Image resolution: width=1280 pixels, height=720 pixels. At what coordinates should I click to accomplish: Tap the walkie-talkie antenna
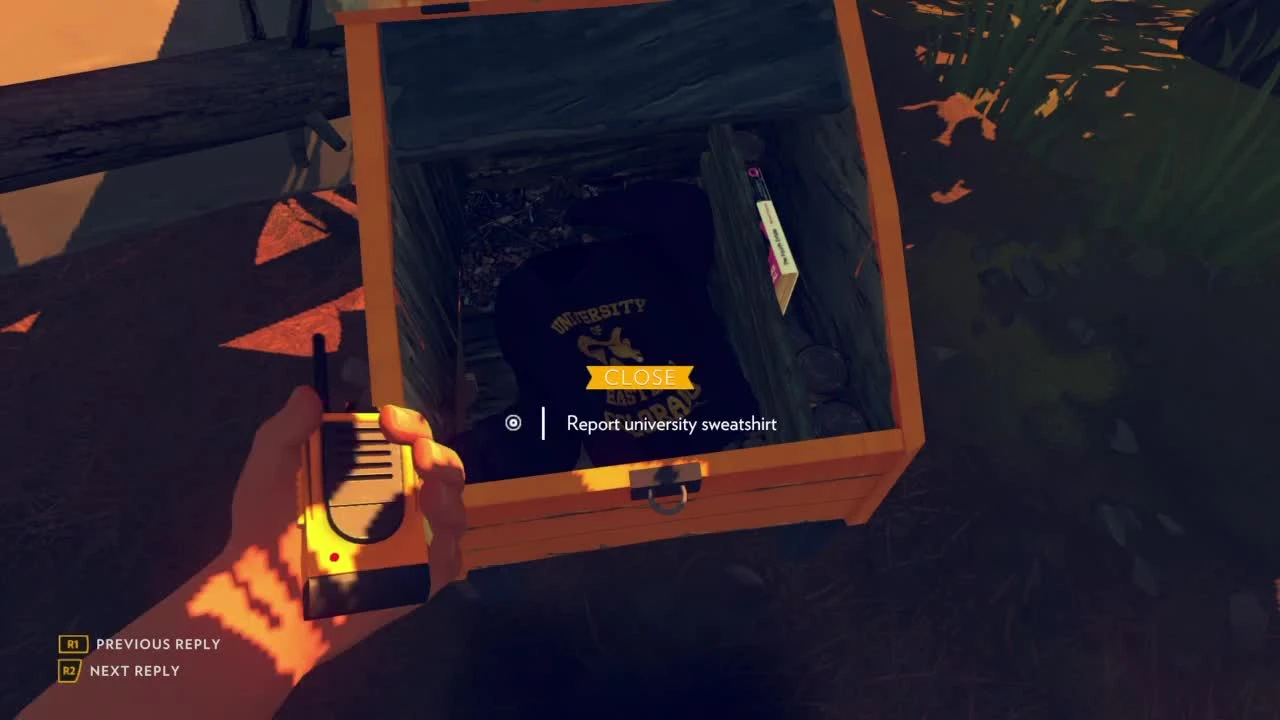tap(320, 360)
